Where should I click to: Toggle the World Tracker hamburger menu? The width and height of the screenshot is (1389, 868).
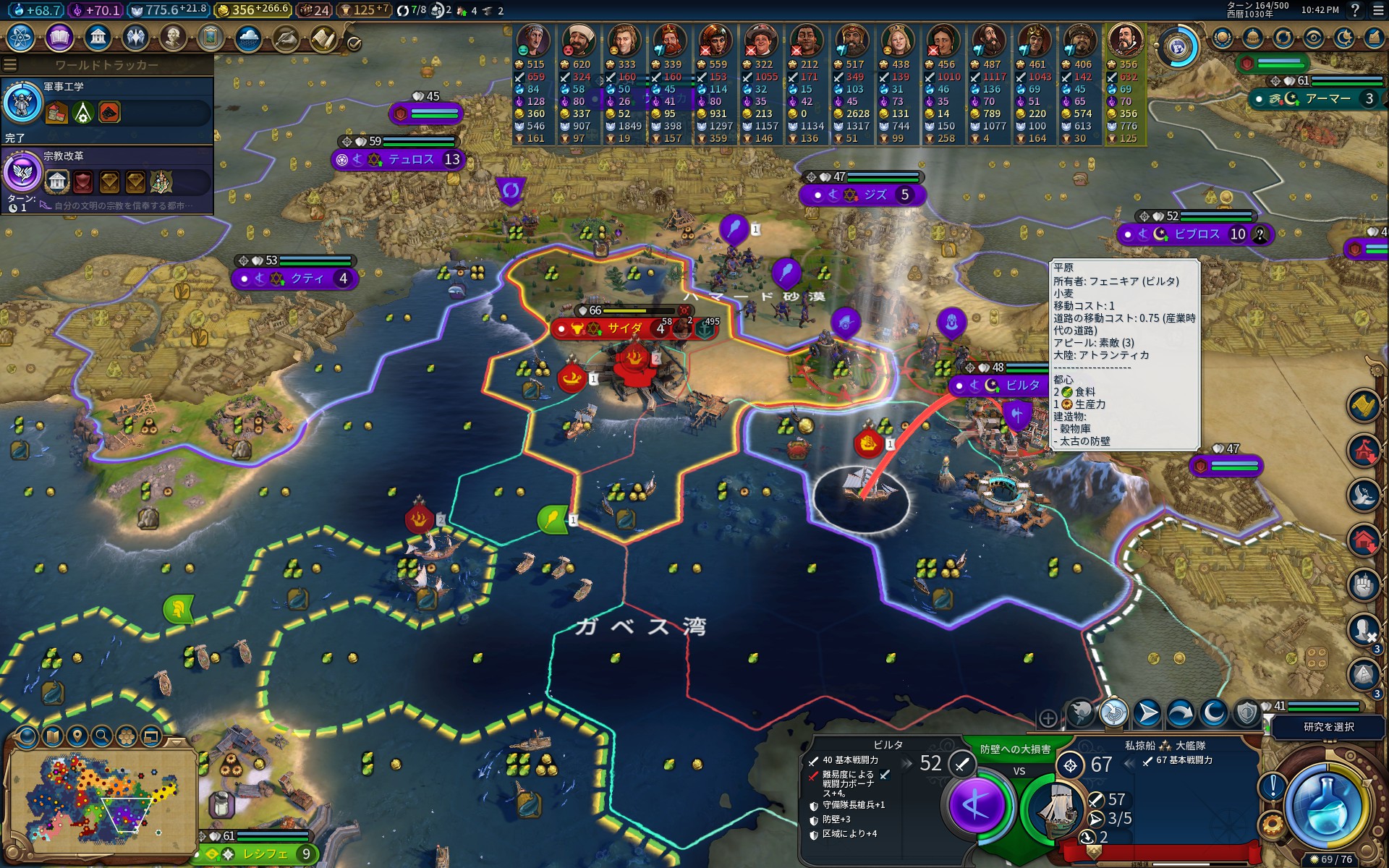(x=10, y=65)
